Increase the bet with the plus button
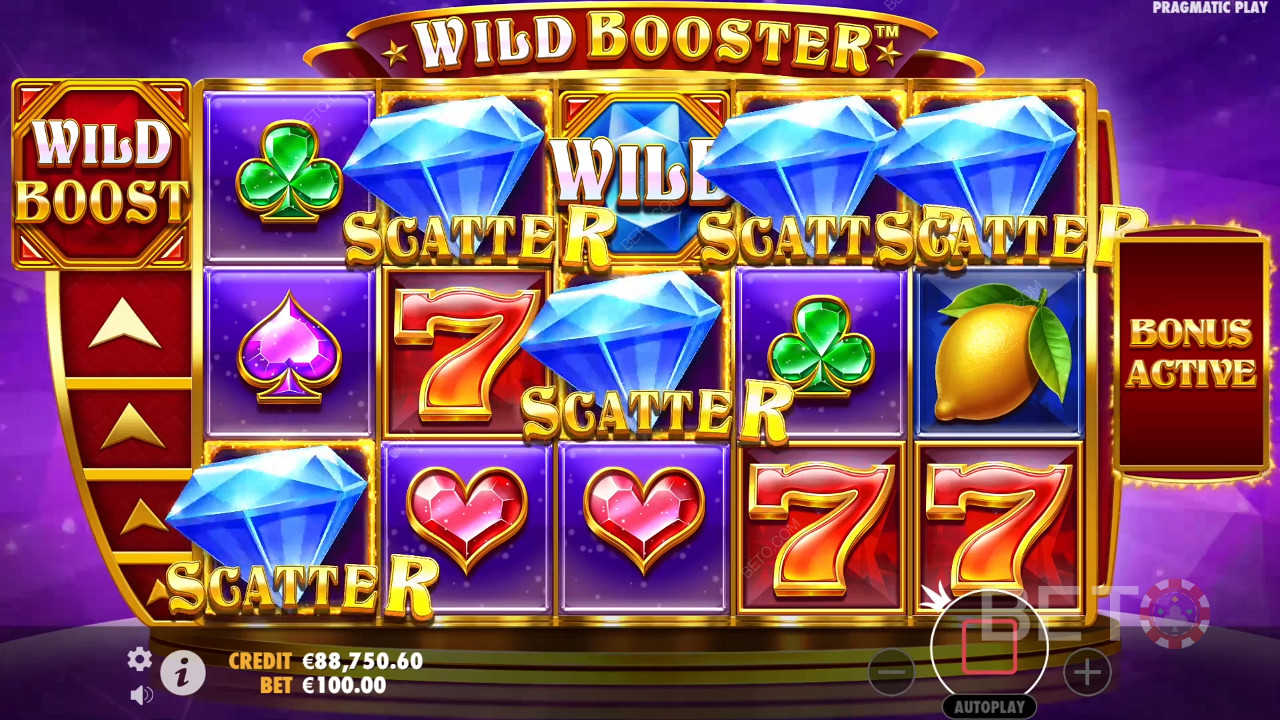Viewport: 1280px width, 720px height. [1087, 673]
